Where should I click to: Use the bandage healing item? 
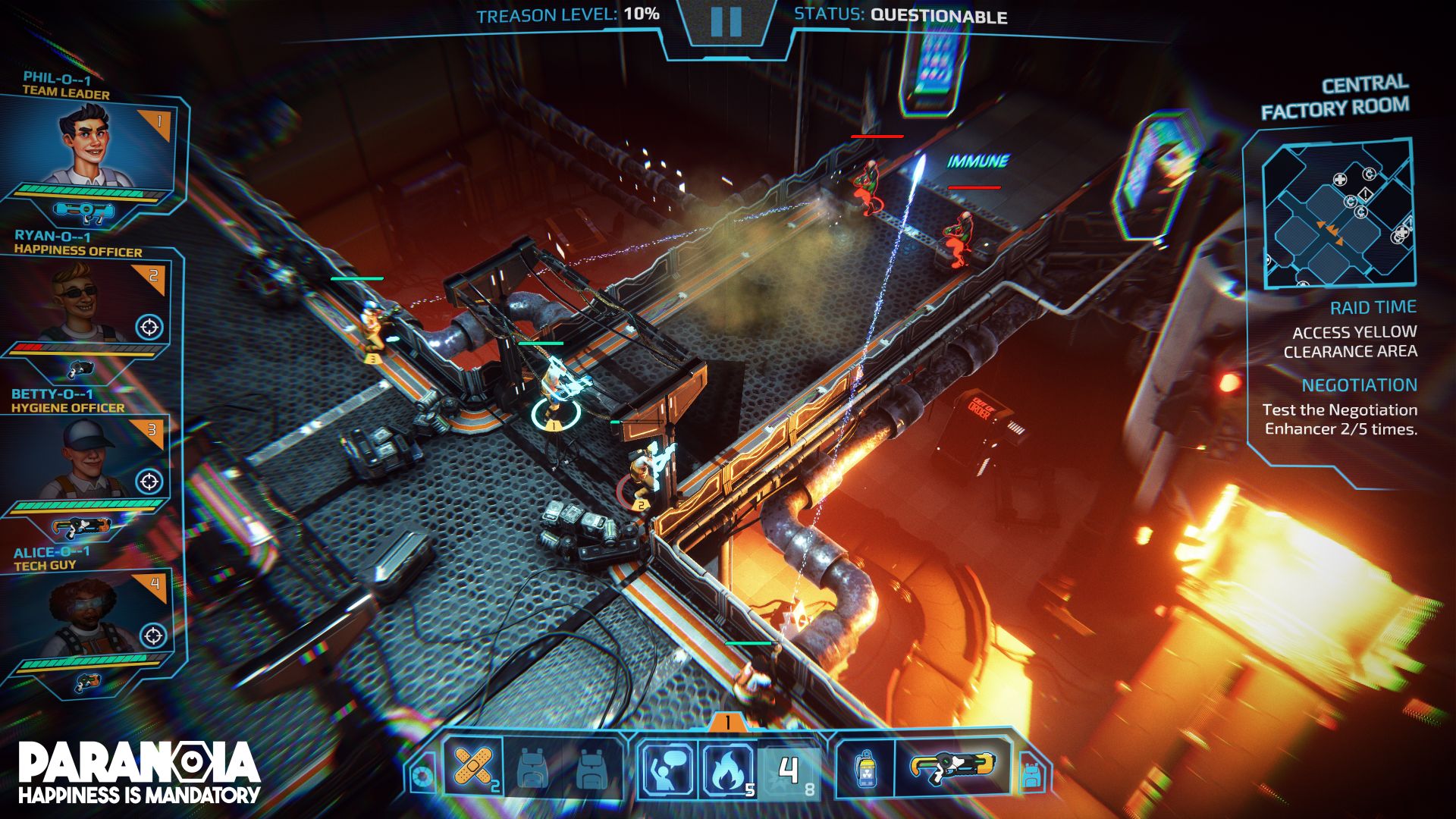(x=472, y=767)
